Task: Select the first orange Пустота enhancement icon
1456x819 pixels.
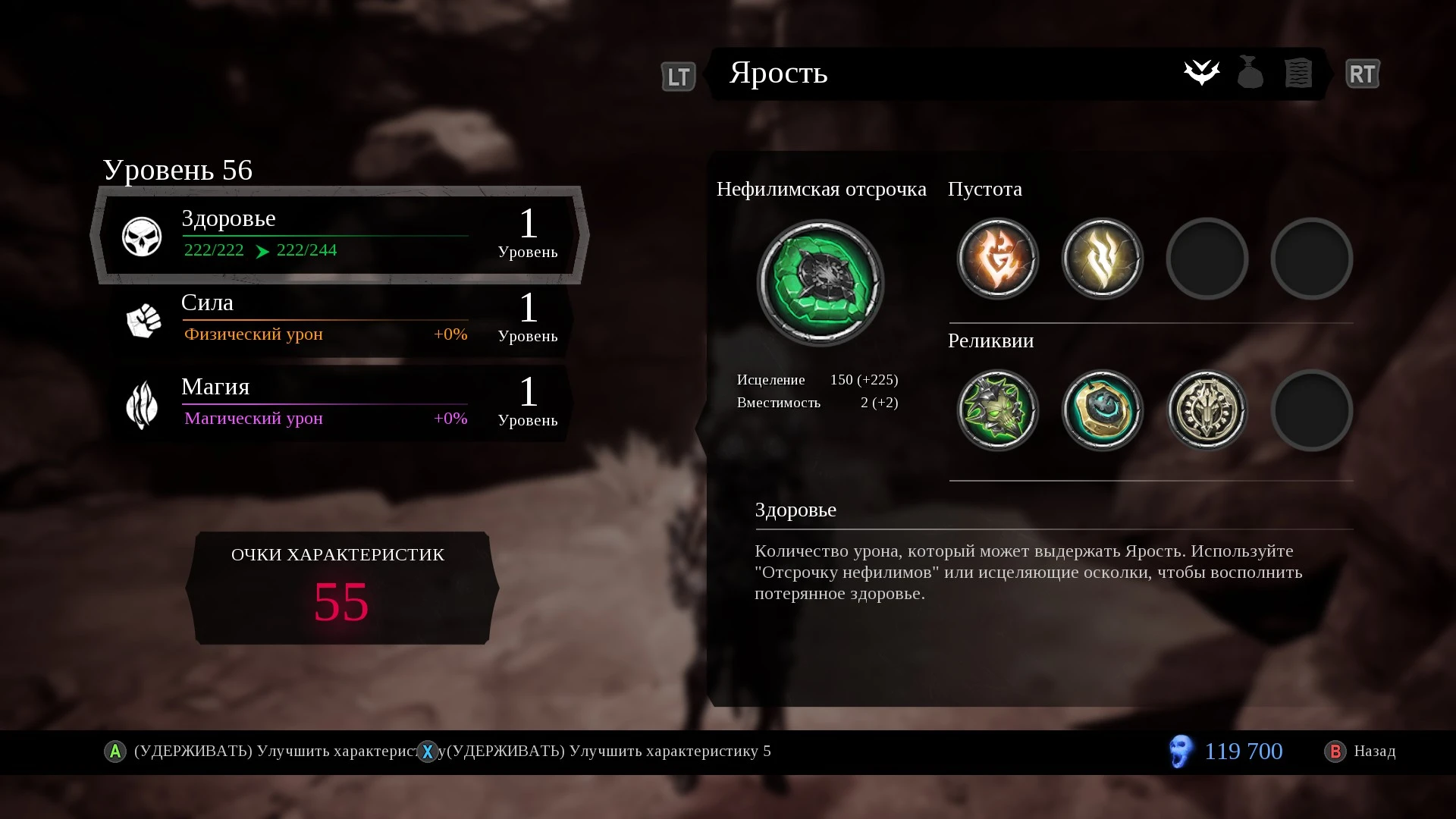Action: [x=997, y=259]
